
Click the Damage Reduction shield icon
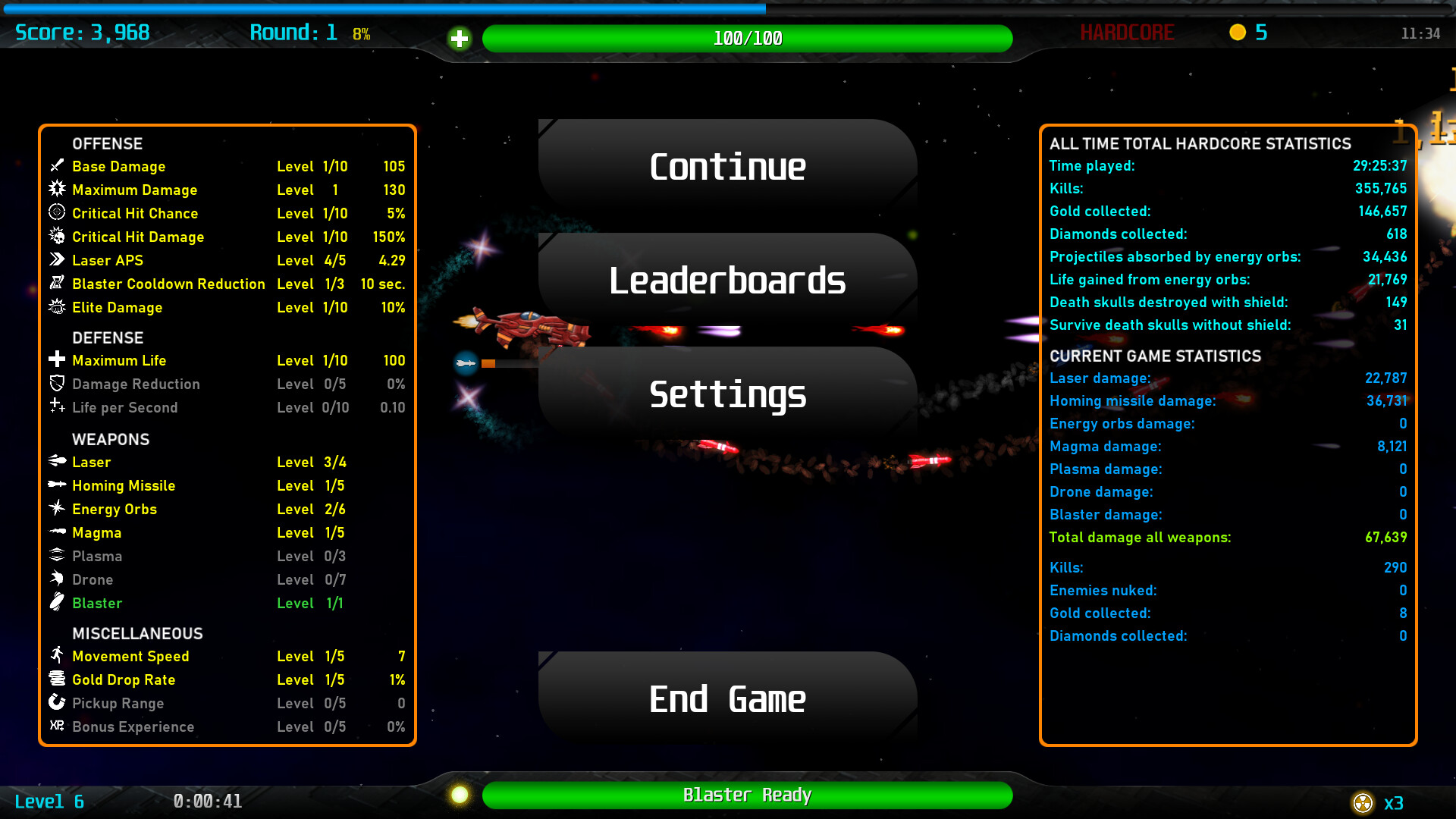[x=57, y=384]
